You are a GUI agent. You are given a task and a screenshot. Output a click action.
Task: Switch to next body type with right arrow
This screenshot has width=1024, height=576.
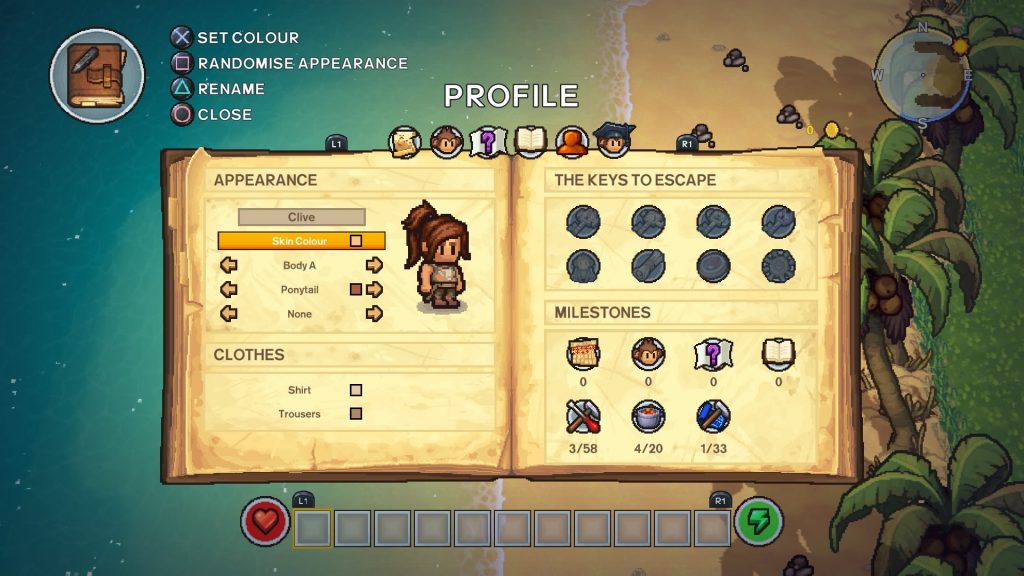click(x=374, y=266)
